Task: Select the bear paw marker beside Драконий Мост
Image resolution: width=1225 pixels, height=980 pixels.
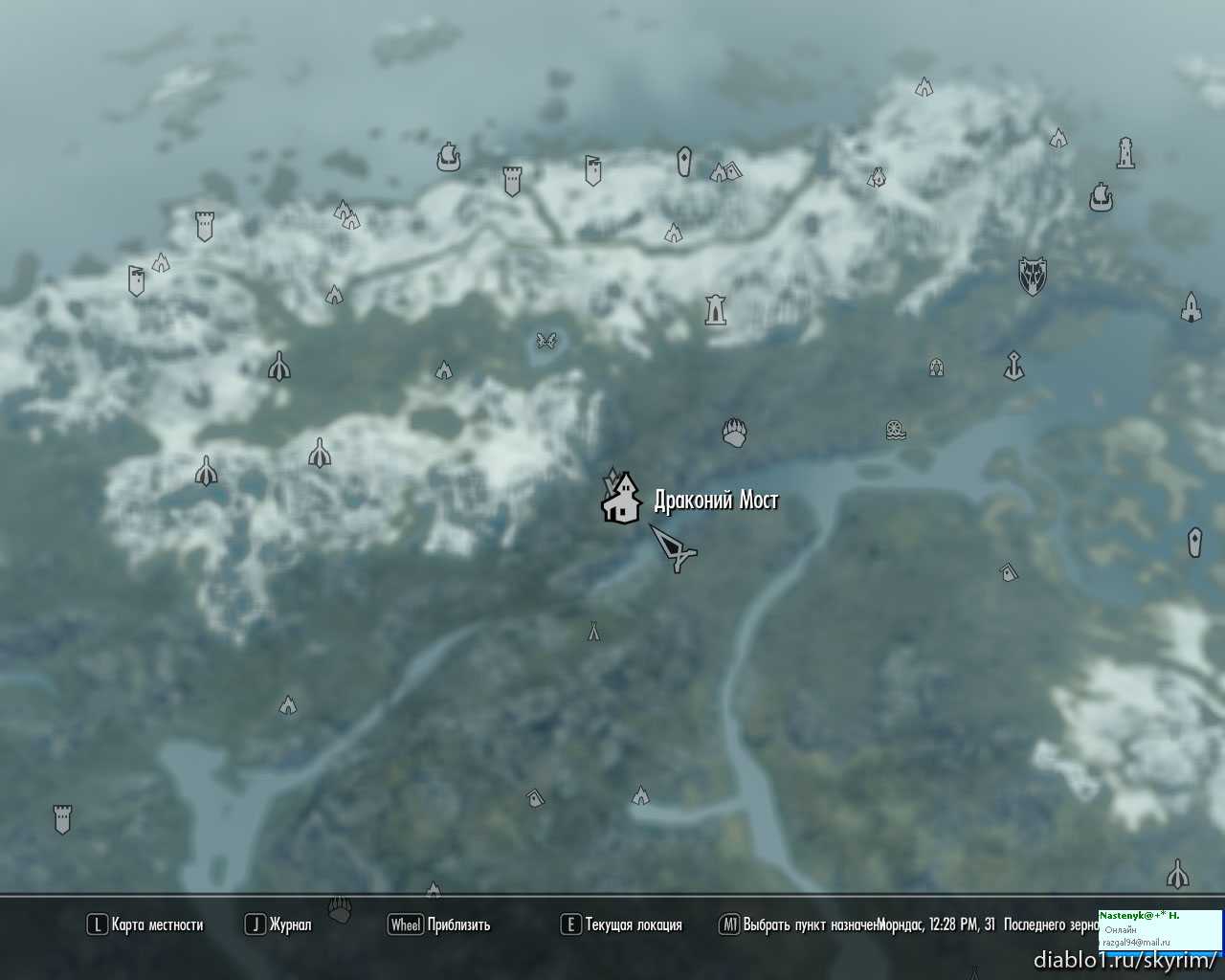Action: [734, 433]
